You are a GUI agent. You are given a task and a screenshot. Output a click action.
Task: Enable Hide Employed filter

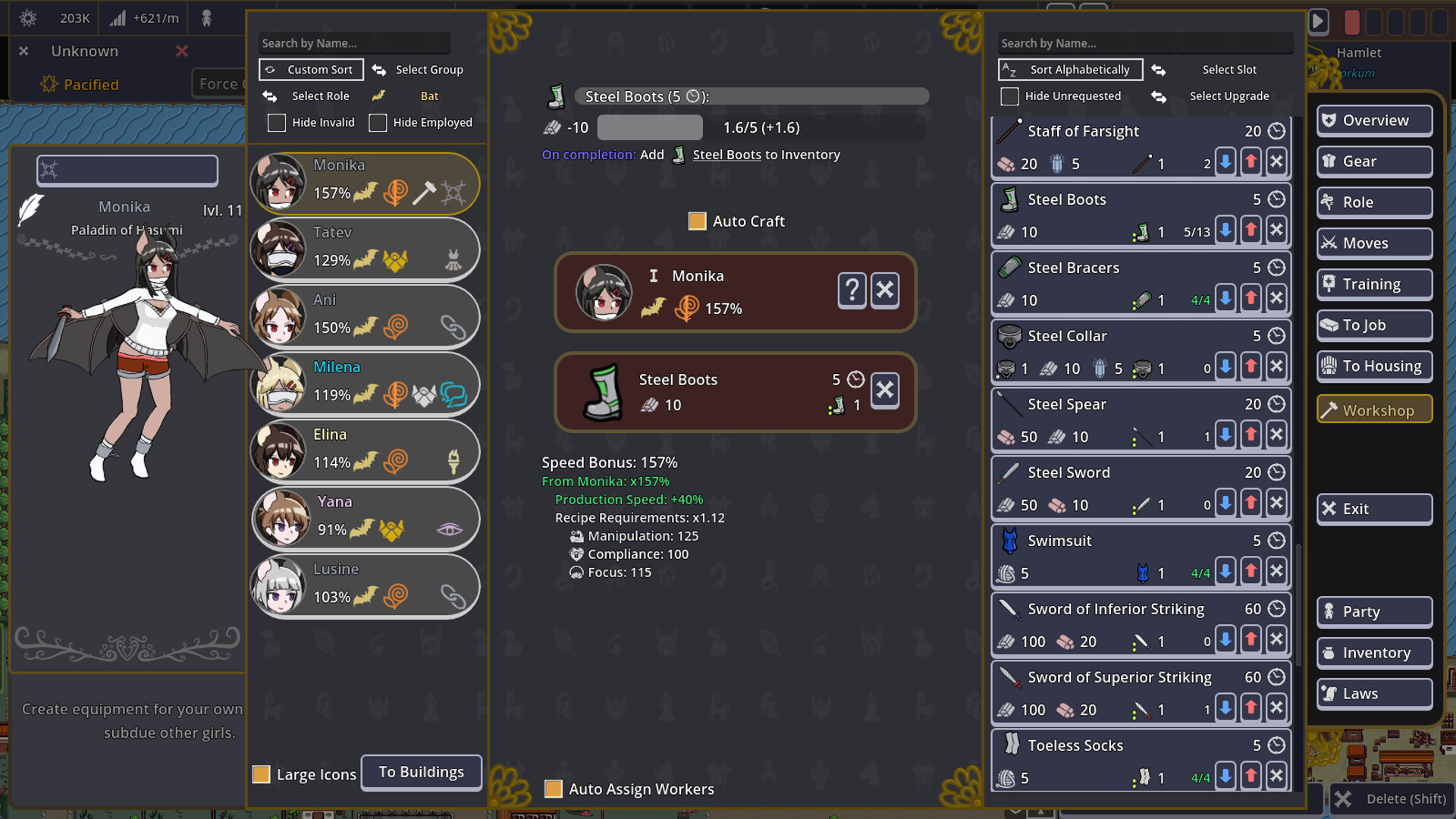(378, 122)
